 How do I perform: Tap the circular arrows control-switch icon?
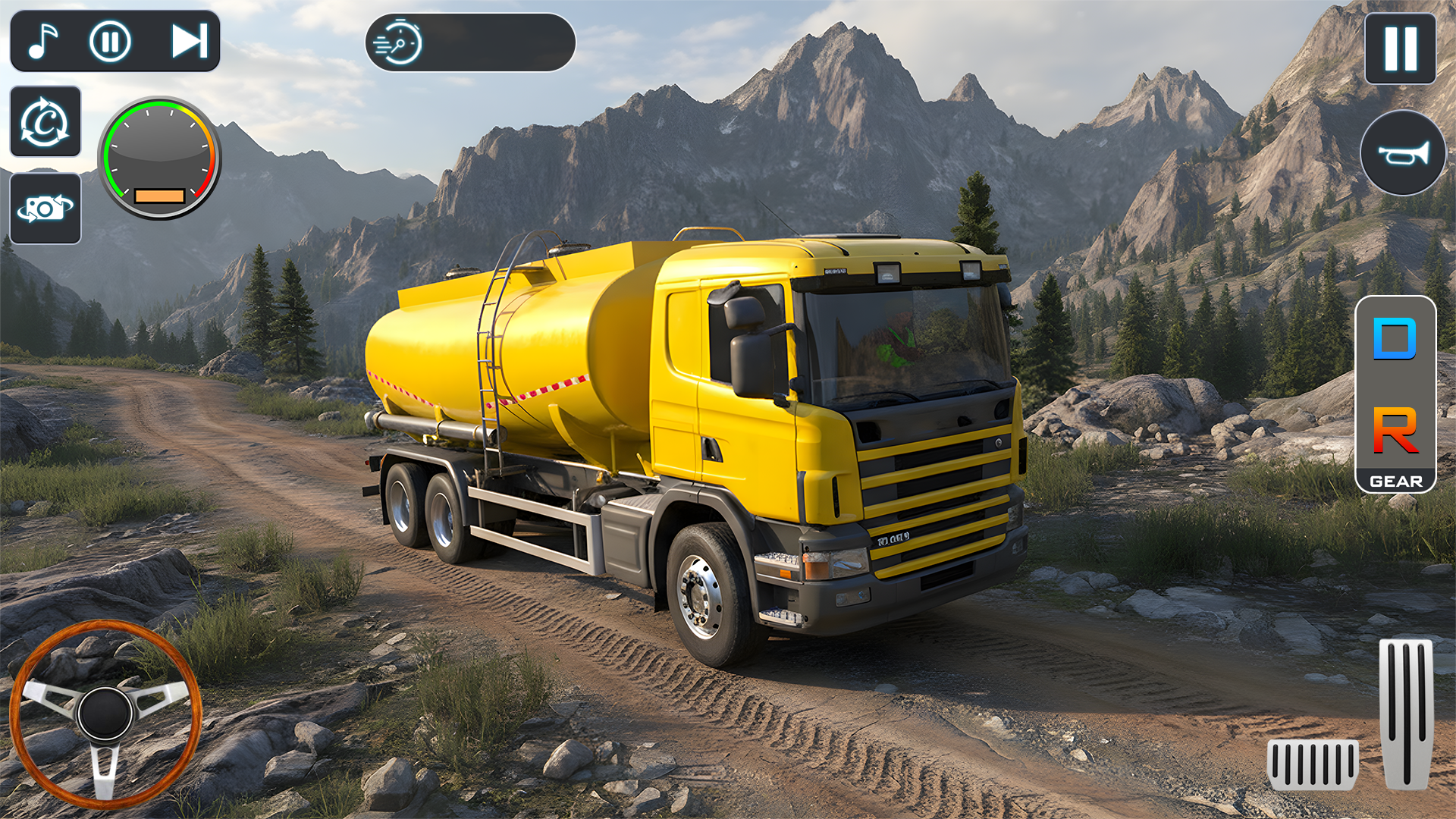click(45, 122)
